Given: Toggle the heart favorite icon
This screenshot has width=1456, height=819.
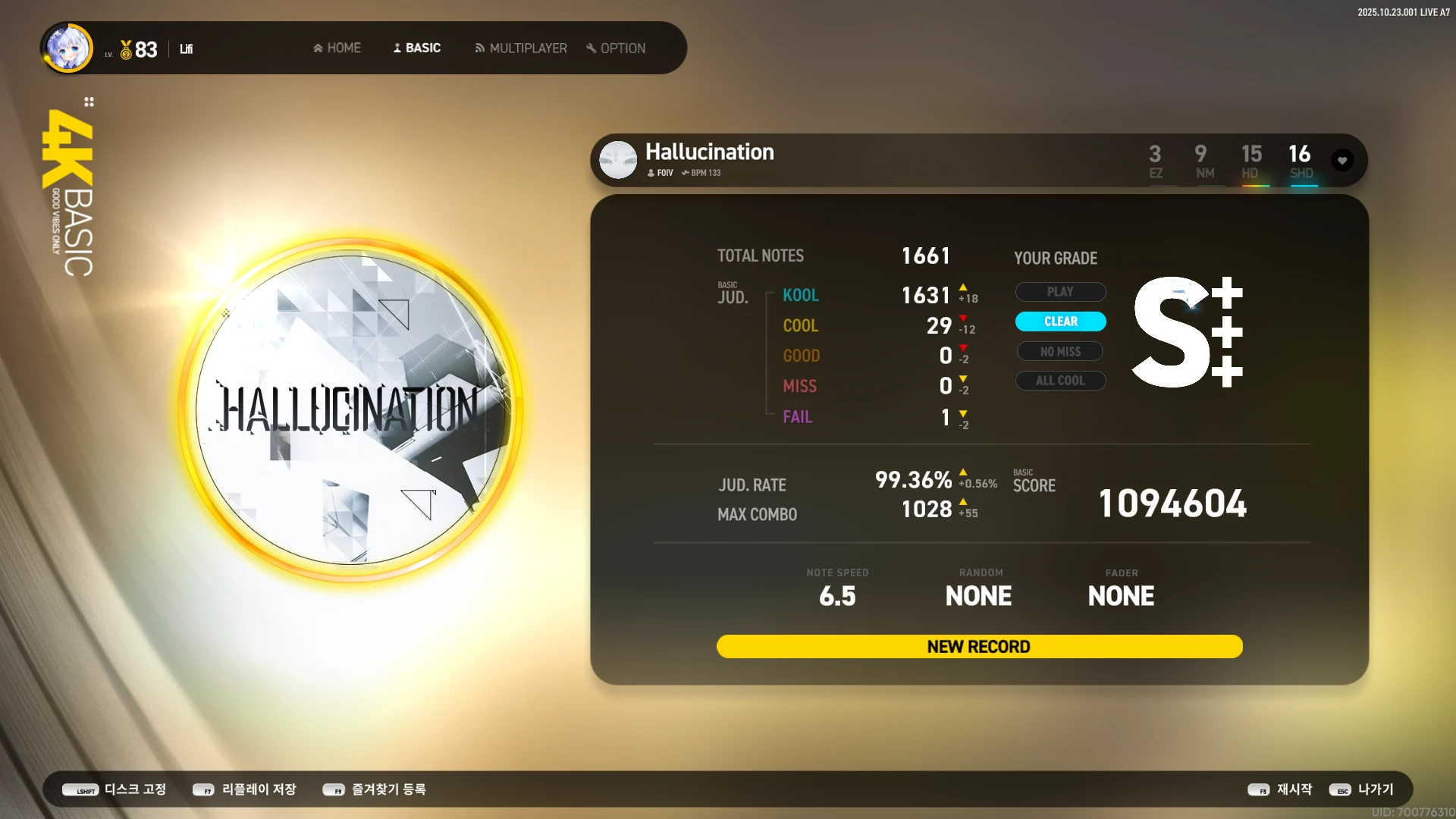Looking at the screenshot, I should point(1342,160).
